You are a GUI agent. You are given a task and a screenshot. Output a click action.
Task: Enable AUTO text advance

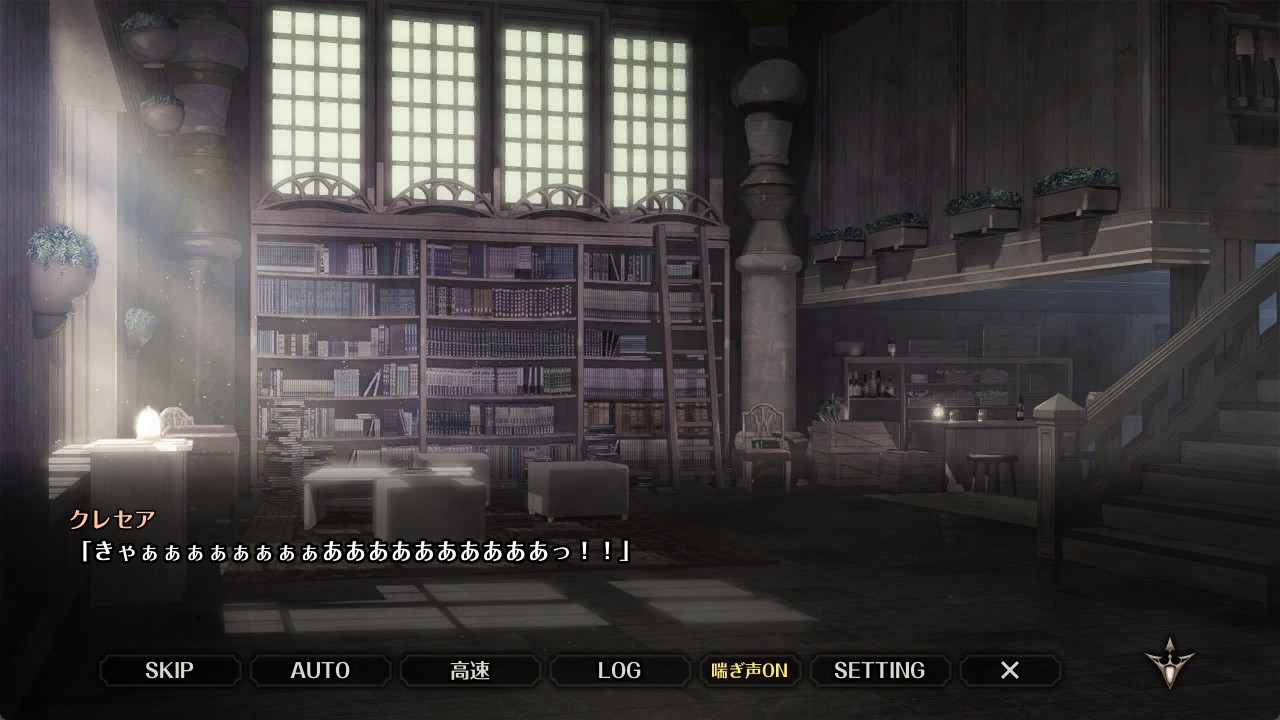(320, 670)
